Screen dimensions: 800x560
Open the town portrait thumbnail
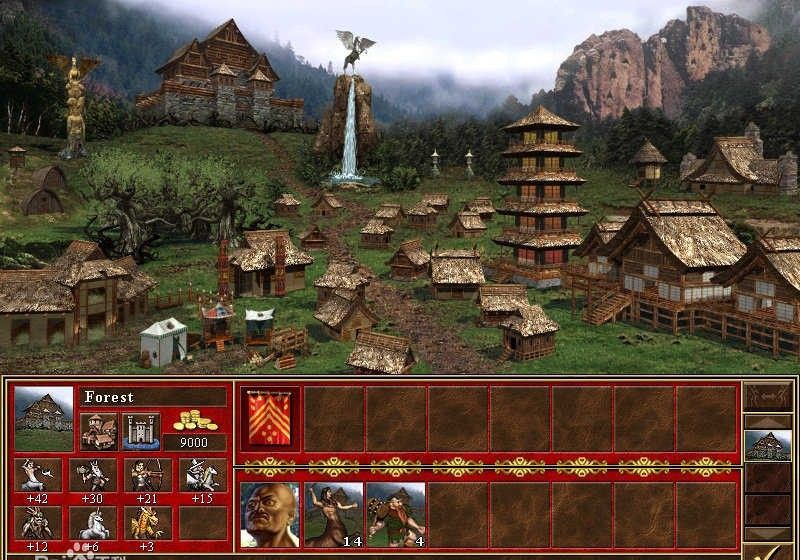(44, 418)
